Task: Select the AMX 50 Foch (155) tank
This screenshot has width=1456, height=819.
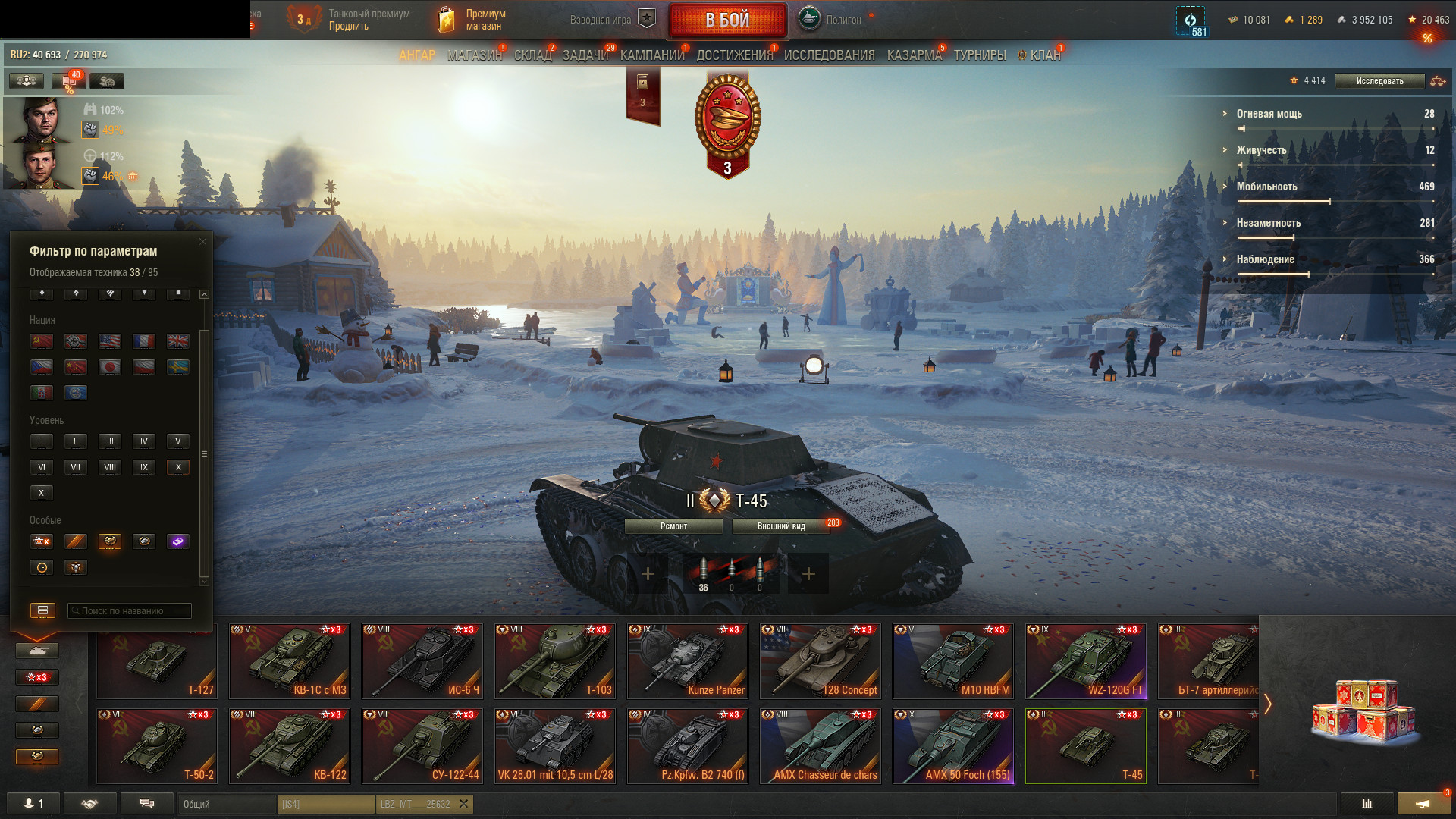Action: [x=953, y=746]
